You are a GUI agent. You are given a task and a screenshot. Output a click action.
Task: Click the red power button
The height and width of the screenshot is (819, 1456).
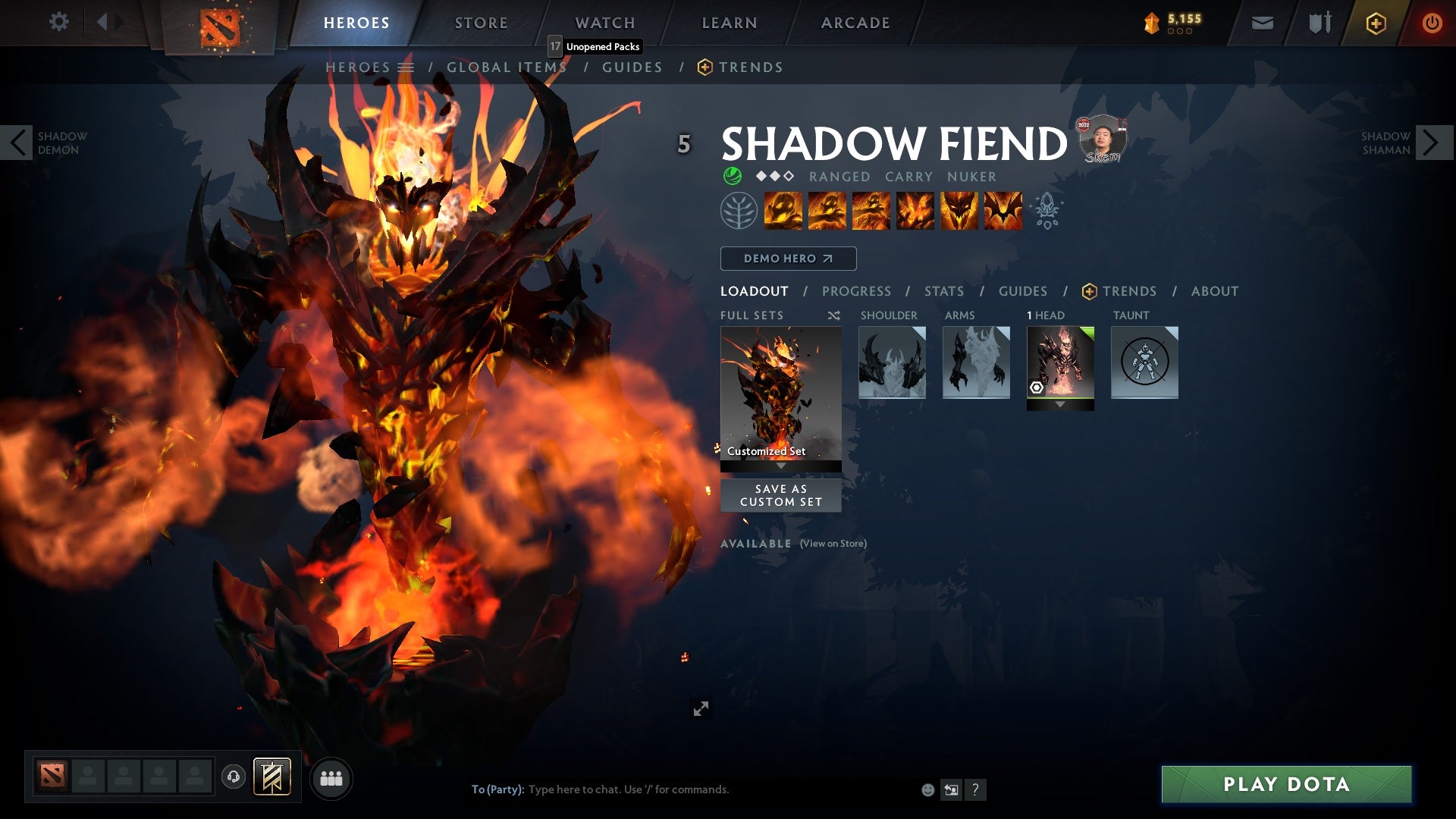click(1432, 23)
